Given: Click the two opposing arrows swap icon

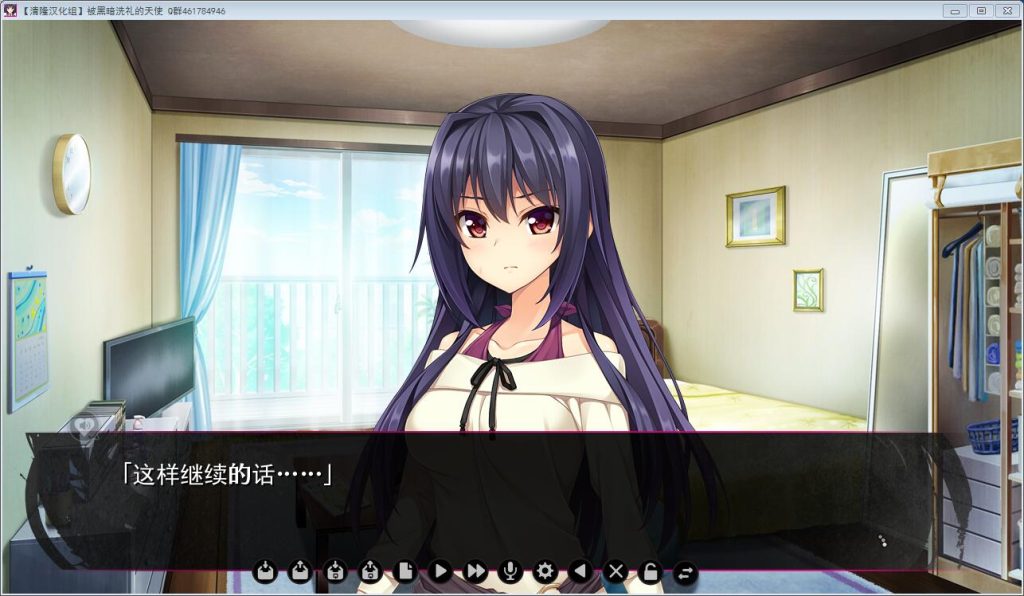Looking at the screenshot, I should [x=685, y=572].
